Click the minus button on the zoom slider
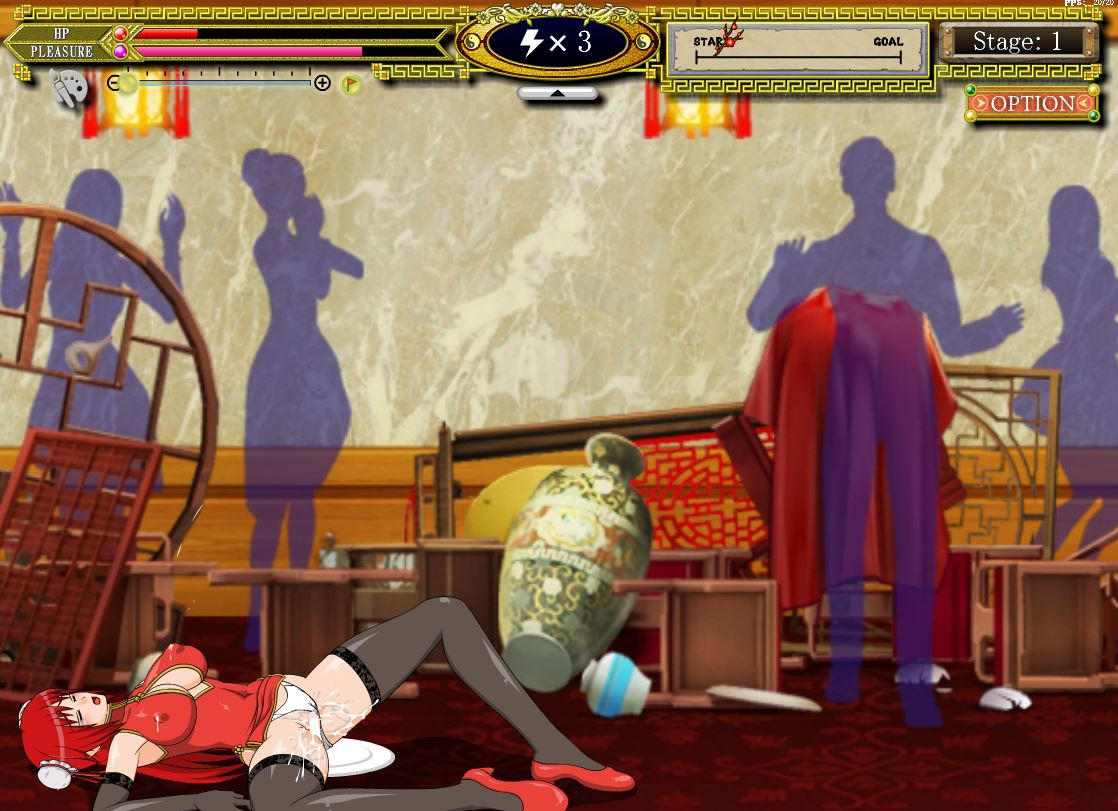Image resolution: width=1118 pixels, height=811 pixels. coord(113,83)
